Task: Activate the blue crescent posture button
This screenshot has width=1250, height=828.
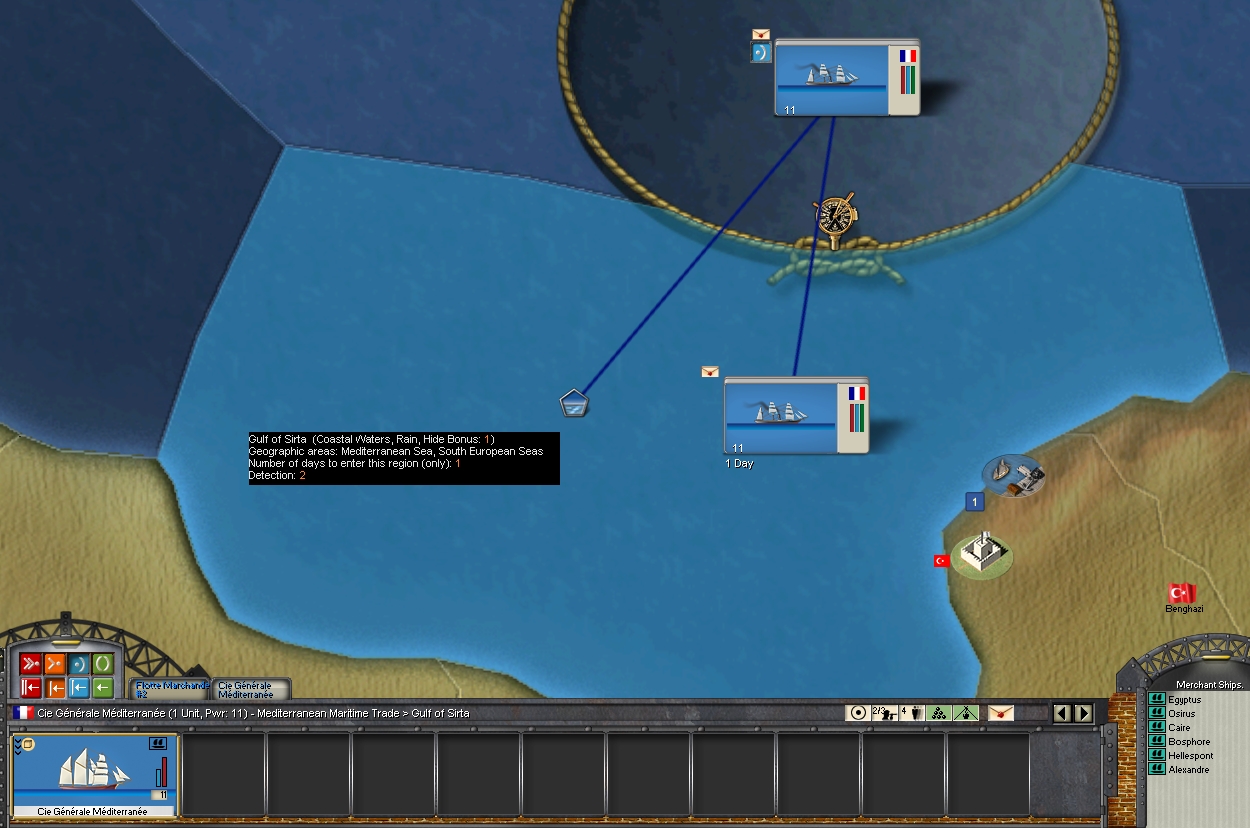Action: (79, 664)
